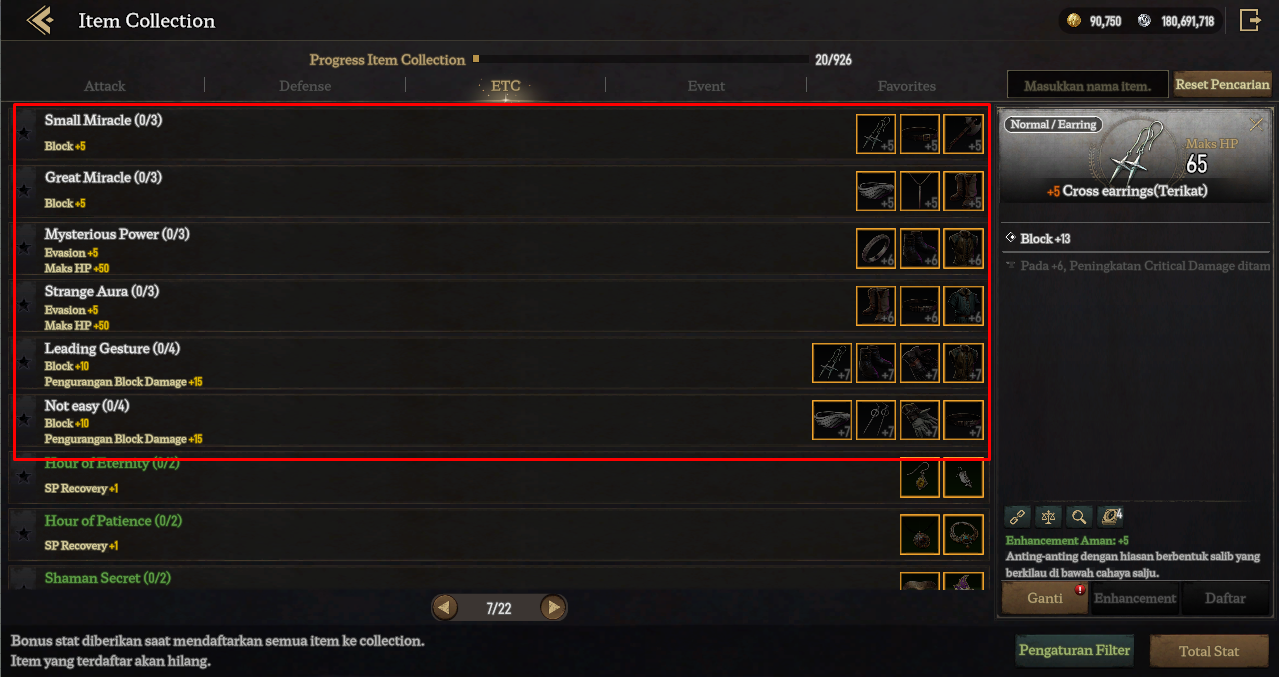Click the Ganti button
1279x677 pixels.
[x=1044, y=598]
